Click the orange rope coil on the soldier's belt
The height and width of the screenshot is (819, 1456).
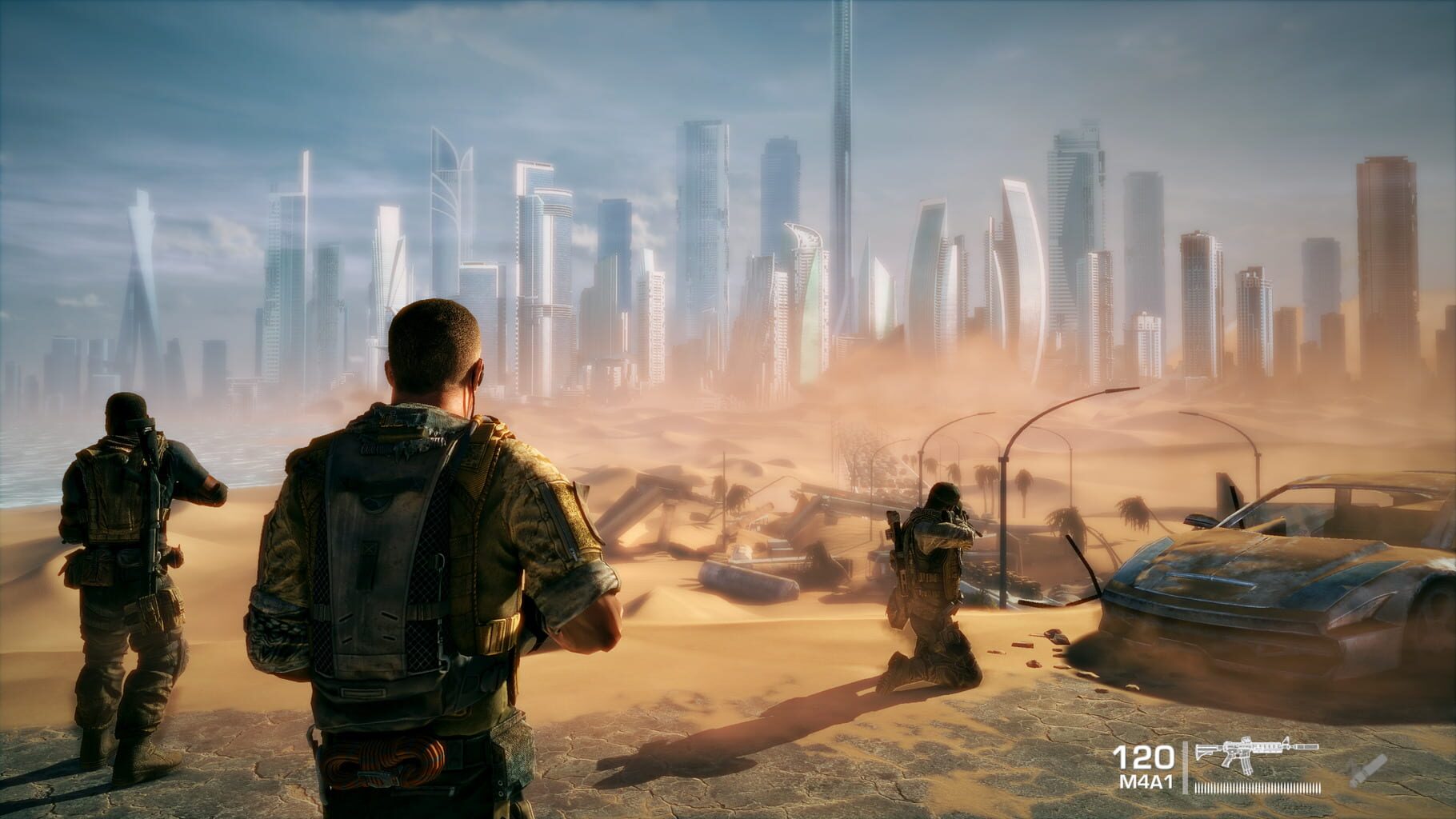(384, 760)
